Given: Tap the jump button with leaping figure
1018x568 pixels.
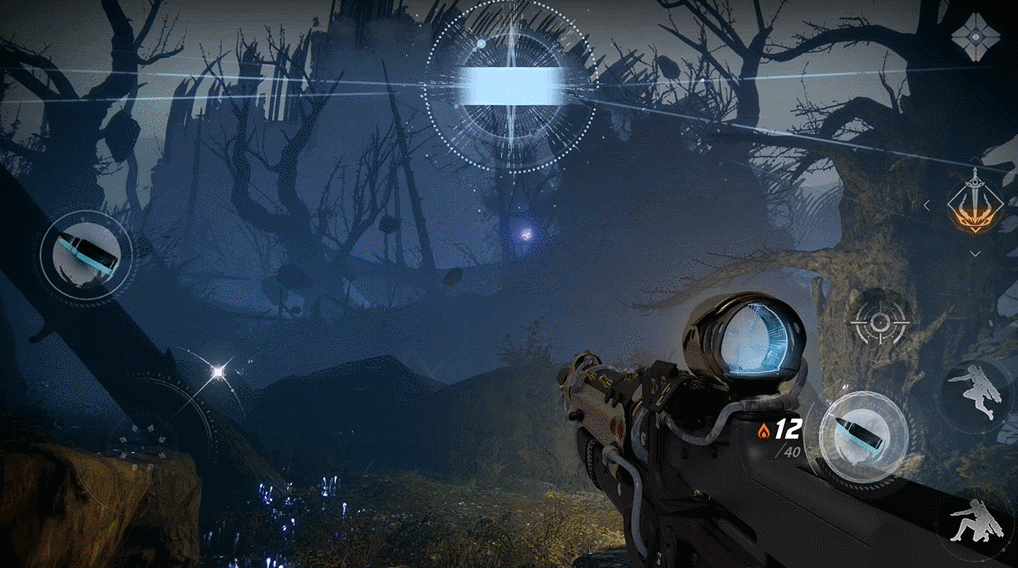Looking at the screenshot, I should pyautogui.click(x=976, y=390).
